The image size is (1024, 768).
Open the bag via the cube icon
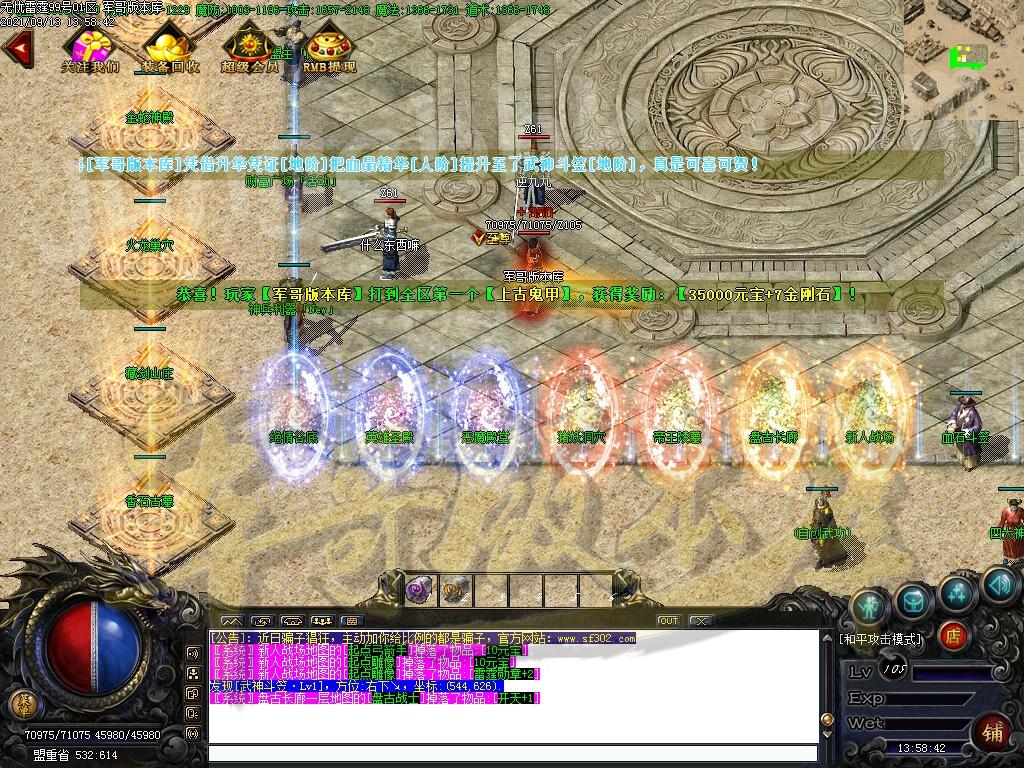[x=913, y=600]
